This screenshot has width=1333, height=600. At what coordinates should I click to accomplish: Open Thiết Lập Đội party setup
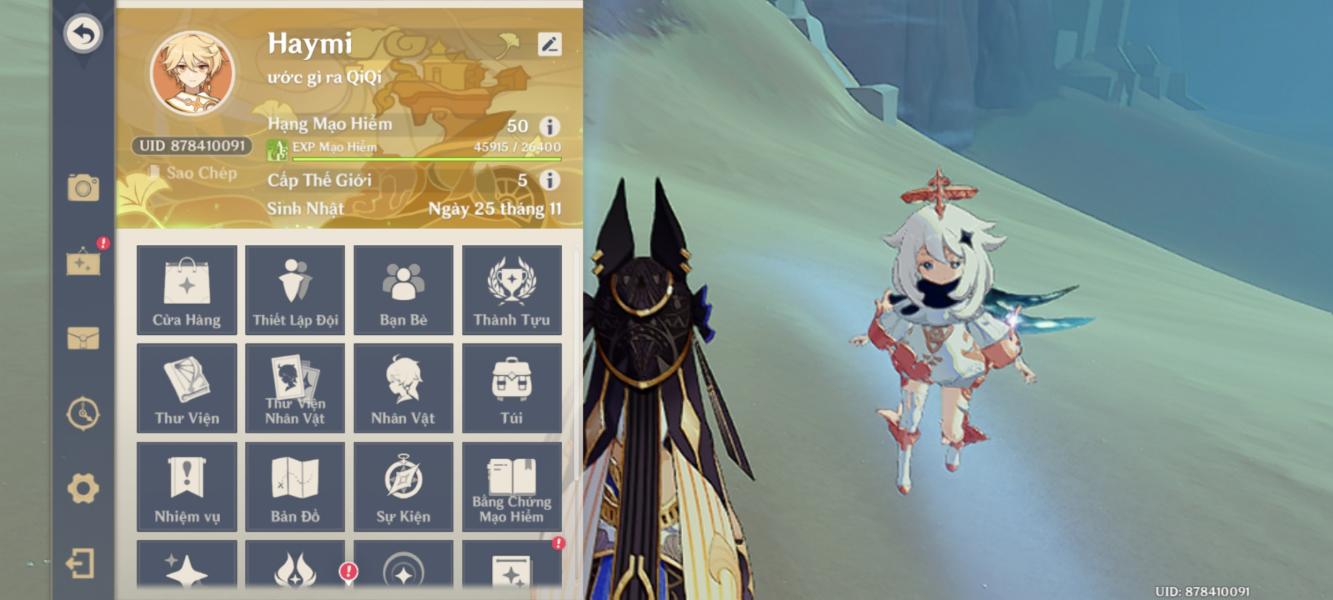(x=295, y=290)
